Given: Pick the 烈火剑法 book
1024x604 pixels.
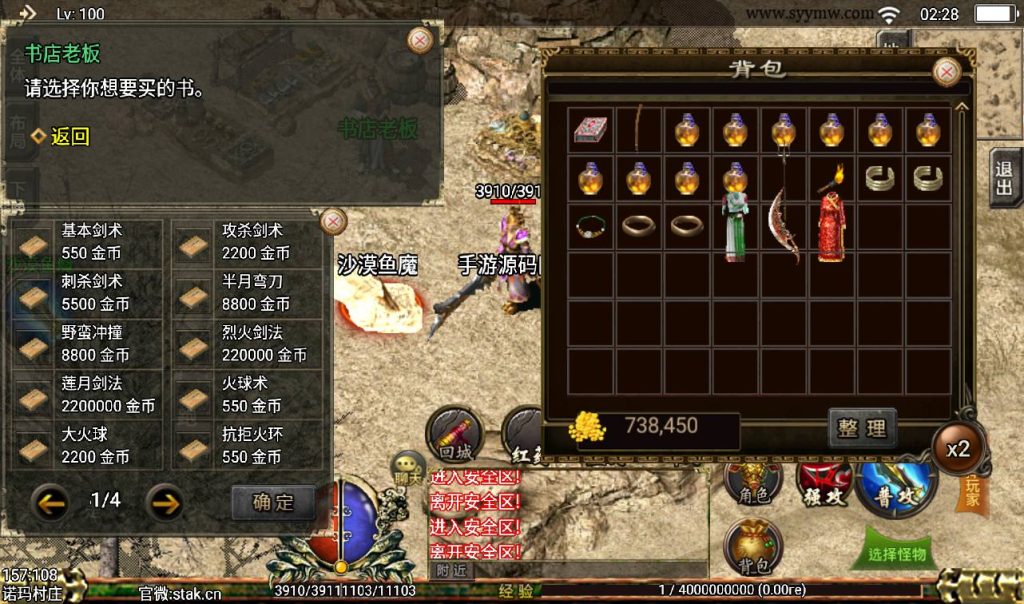Looking at the screenshot, I should point(247,343).
